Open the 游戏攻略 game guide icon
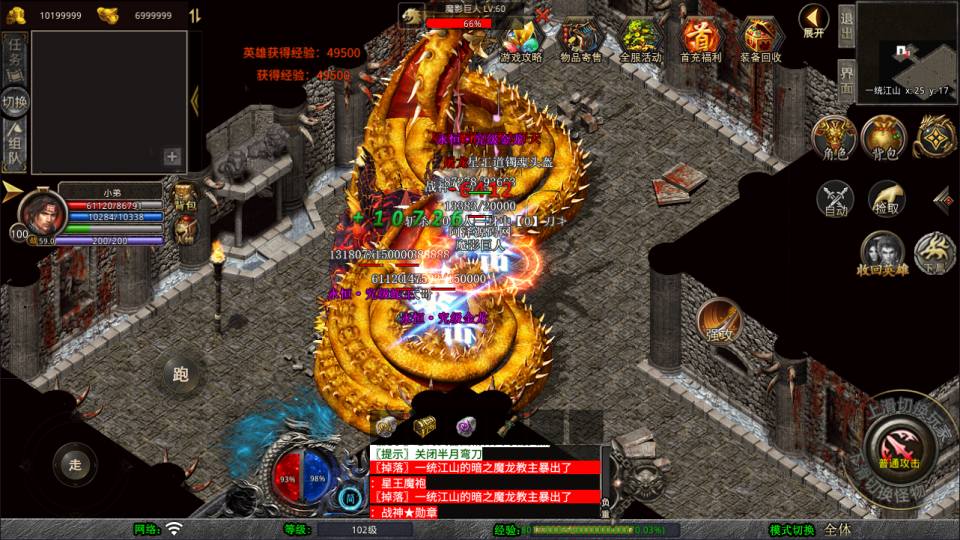 (521, 41)
